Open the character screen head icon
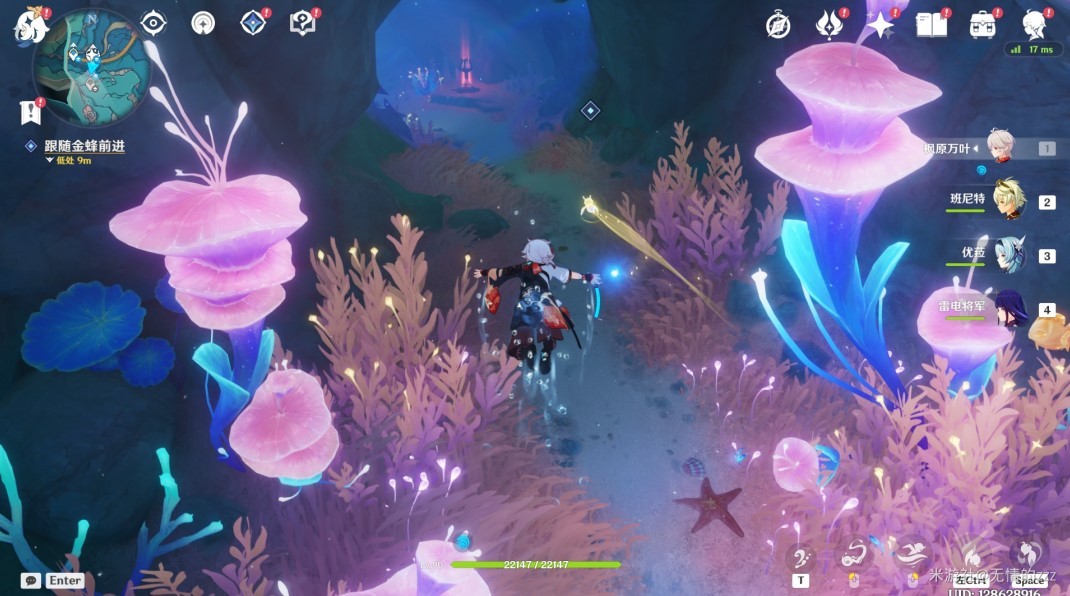 pos(1034,25)
